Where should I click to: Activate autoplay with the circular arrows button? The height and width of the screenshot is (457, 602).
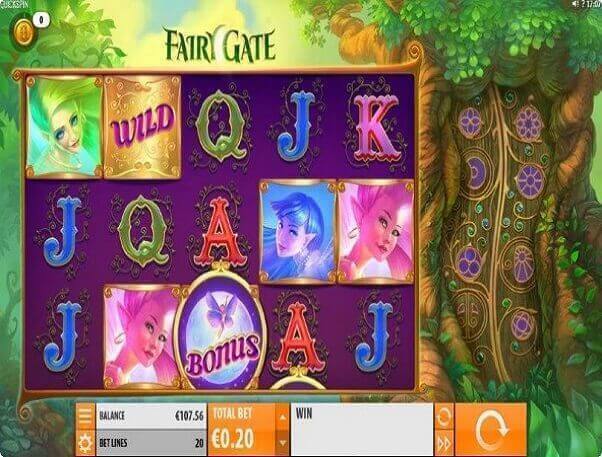tap(445, 416)
